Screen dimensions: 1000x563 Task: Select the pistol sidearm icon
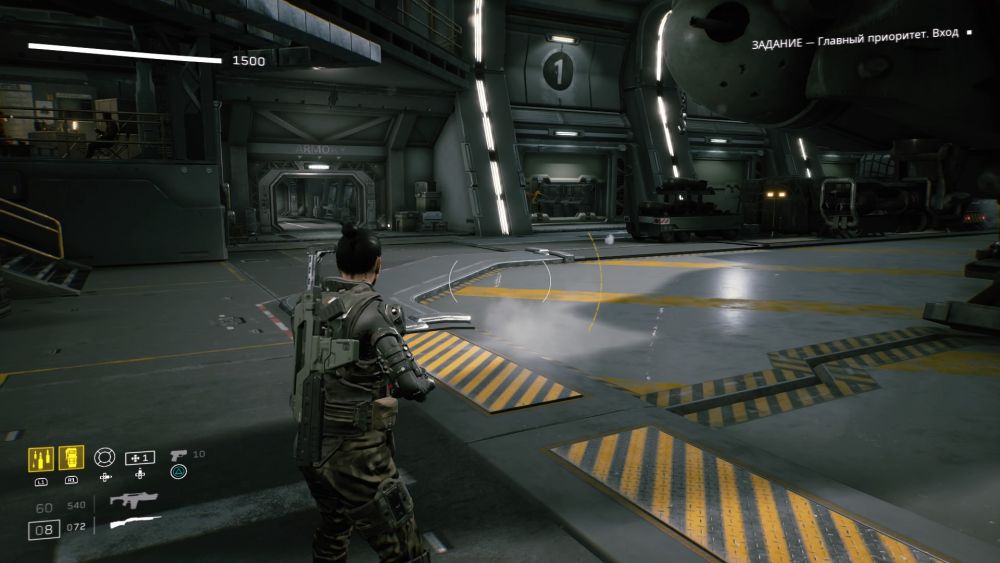click(178, 455)
